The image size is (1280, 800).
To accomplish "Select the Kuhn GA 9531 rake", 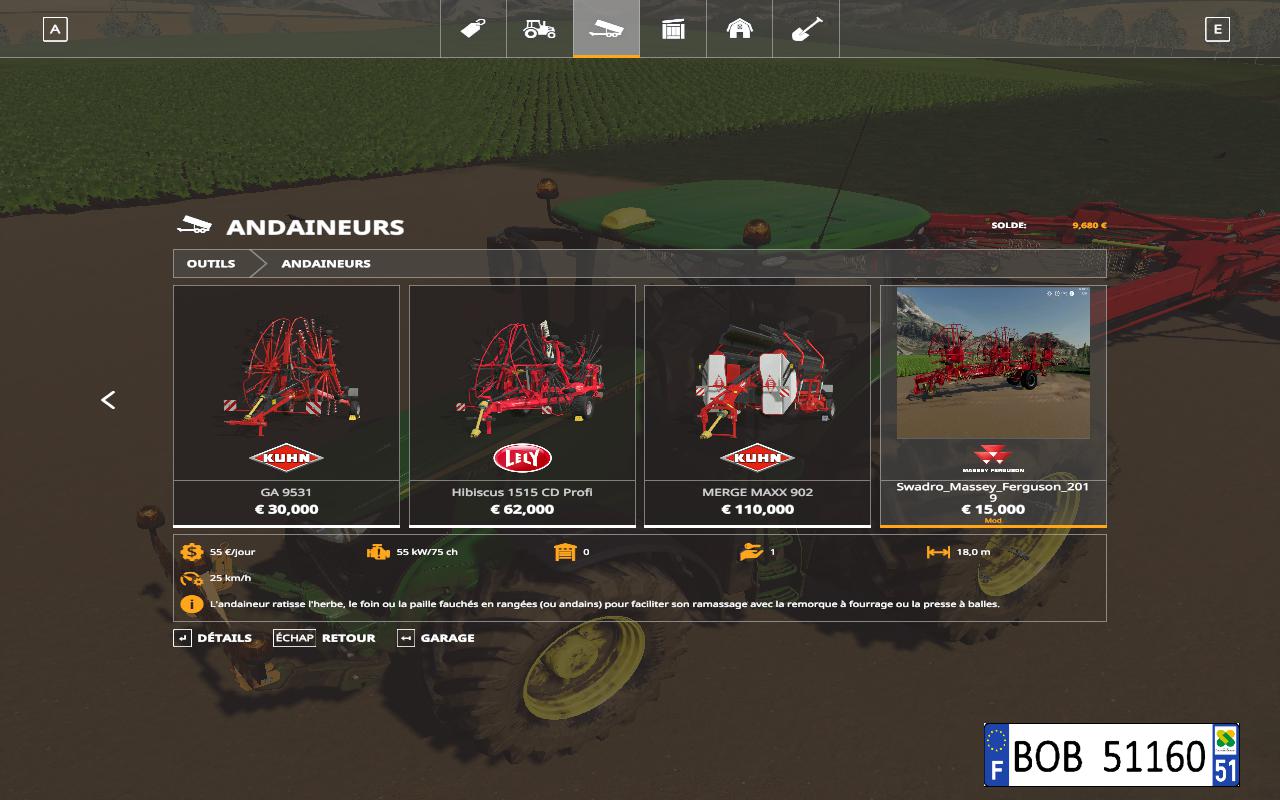I will (286, 405).
